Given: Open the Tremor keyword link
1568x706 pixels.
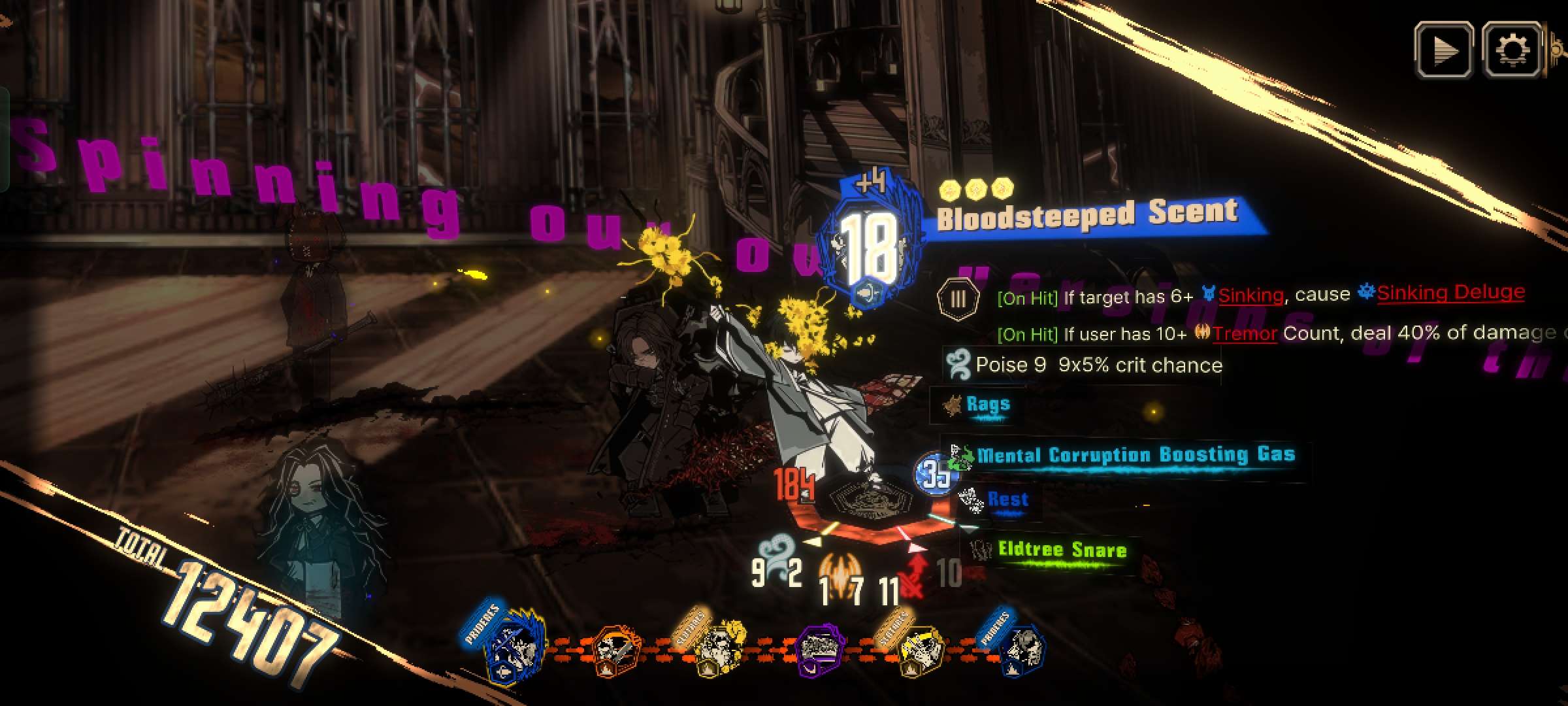Looking at the screenshot, I should pyautogui.click(x=1245, y=334).
